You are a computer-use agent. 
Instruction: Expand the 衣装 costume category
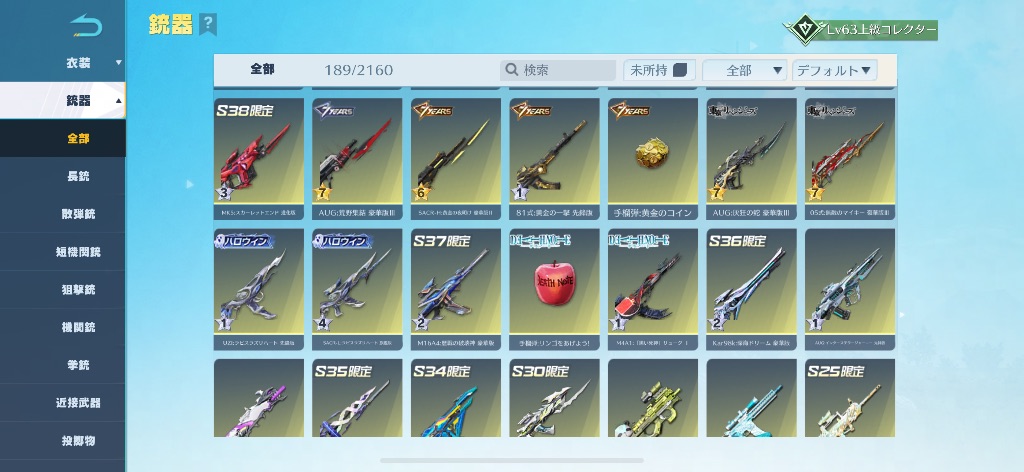coord(78,63)
